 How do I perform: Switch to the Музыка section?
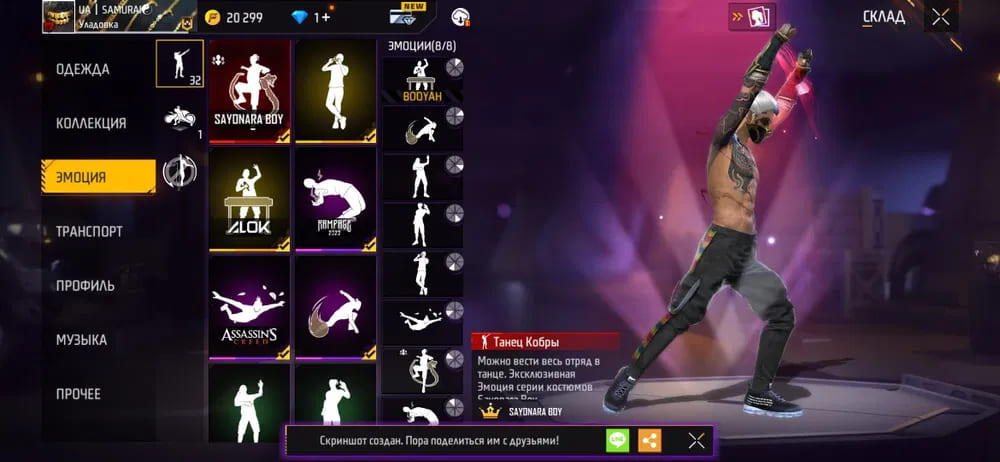point(81,340)
